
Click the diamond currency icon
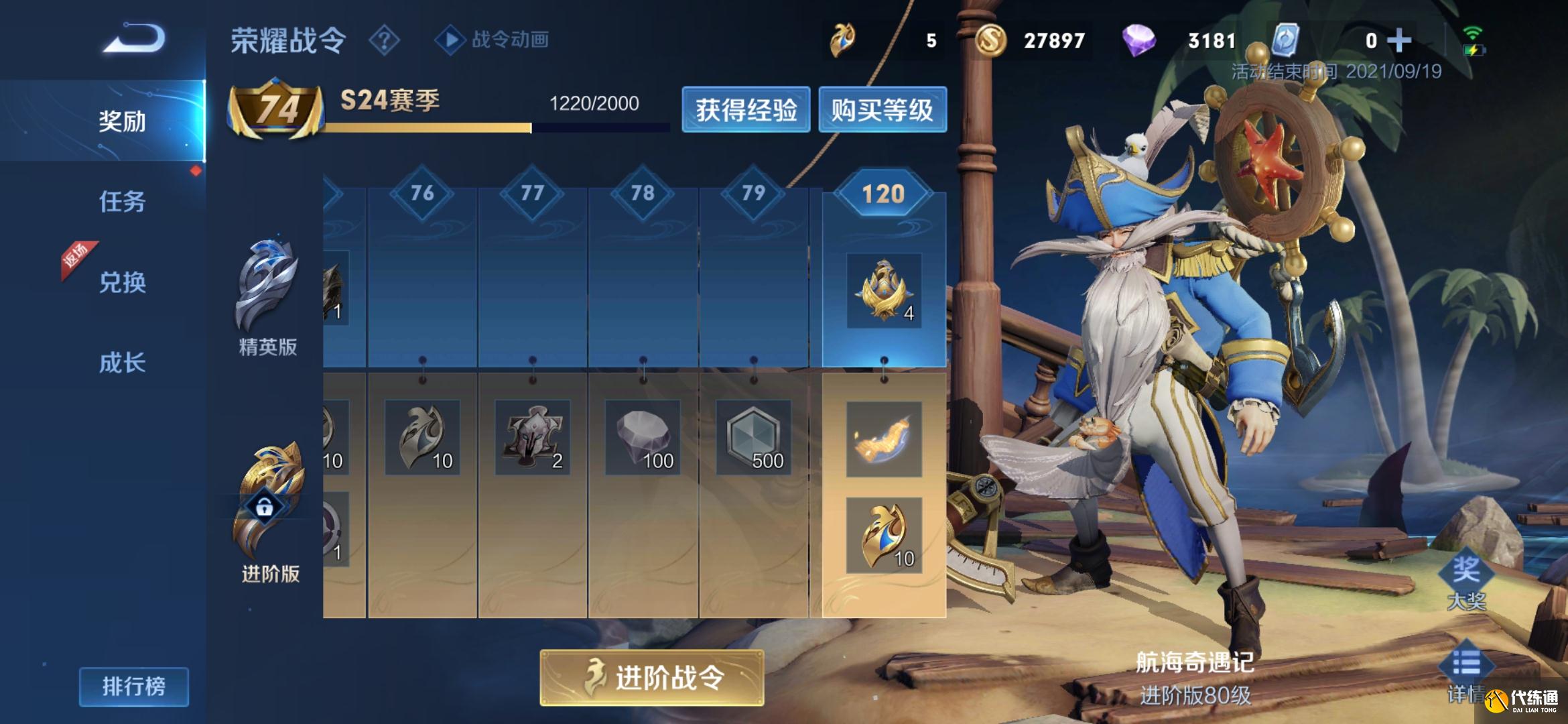click(x=1139, y=40)
